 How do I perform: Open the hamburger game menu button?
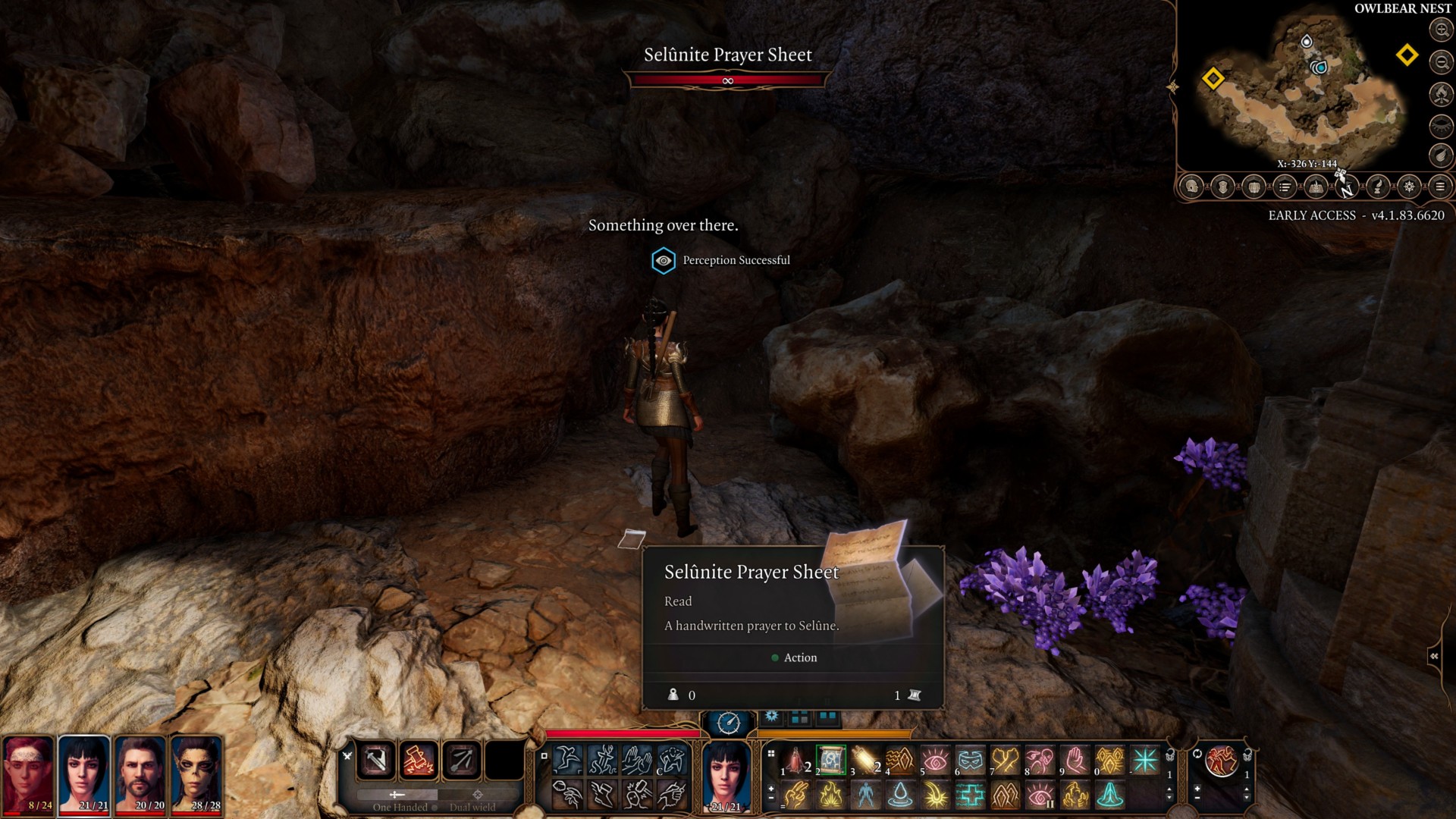coord(1440,187)
